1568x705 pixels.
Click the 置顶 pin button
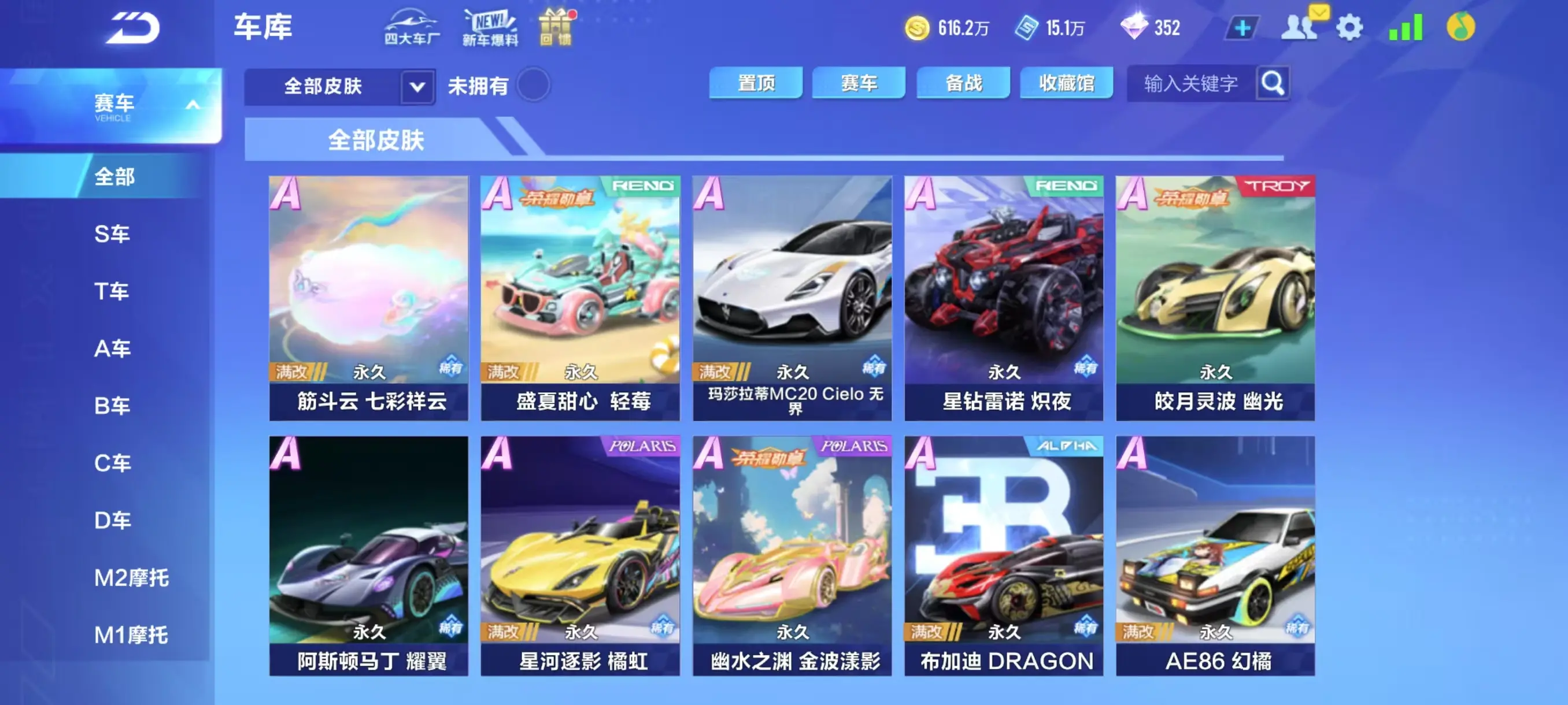[x=757, y=83]
